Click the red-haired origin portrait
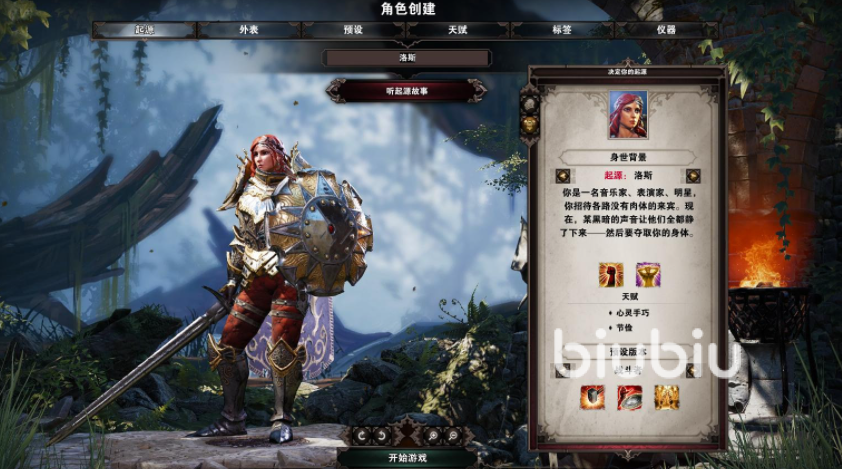The height and width of the screenshot is (469, 842). click(x=628, y=116)
